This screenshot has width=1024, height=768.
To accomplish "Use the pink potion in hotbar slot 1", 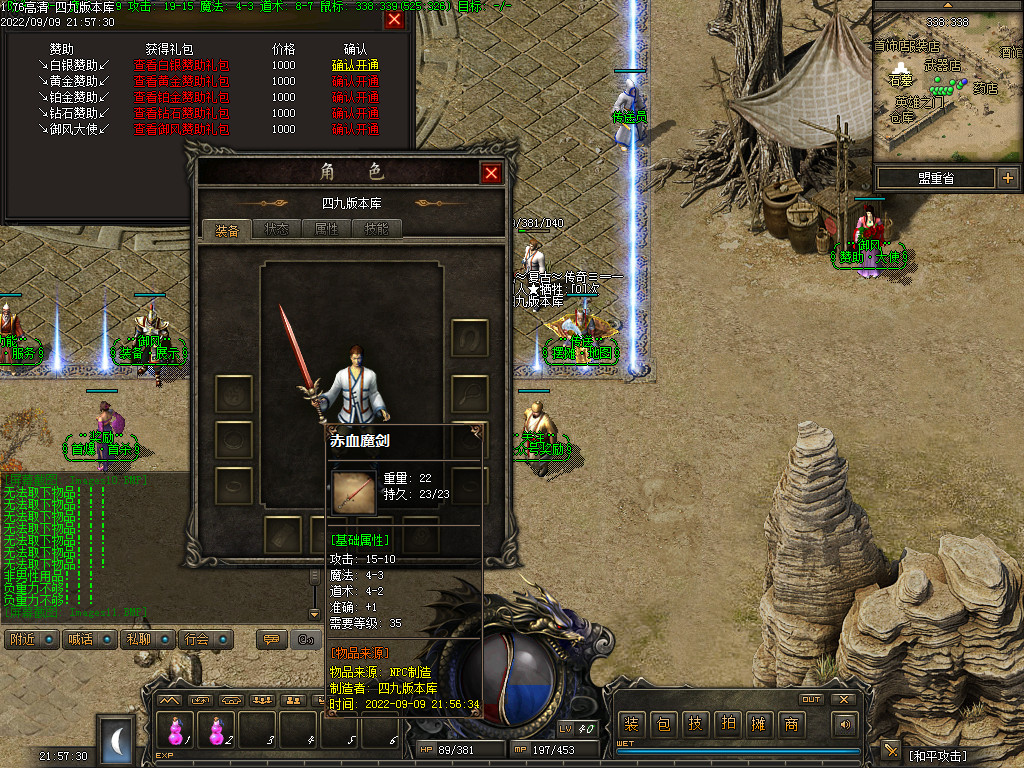I will click(x=176, y=732).
